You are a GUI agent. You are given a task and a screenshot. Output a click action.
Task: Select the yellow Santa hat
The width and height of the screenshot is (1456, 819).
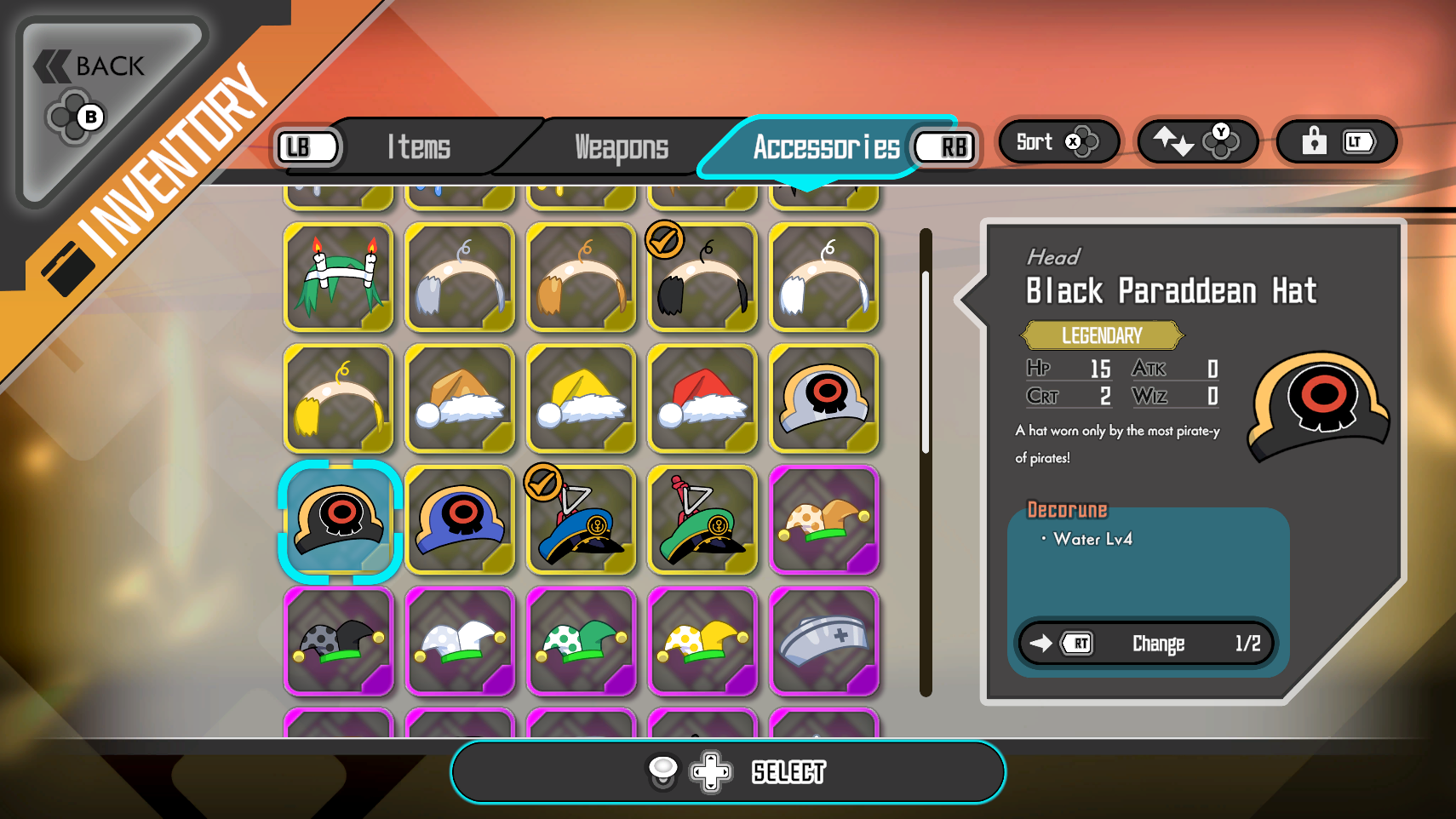coord(582,398)
